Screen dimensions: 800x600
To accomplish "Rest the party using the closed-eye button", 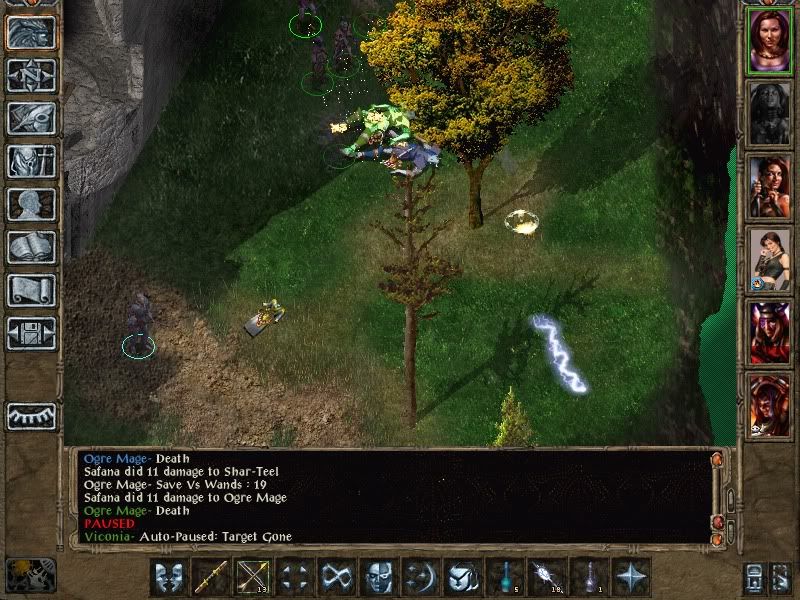I will (x=31, y=415).
